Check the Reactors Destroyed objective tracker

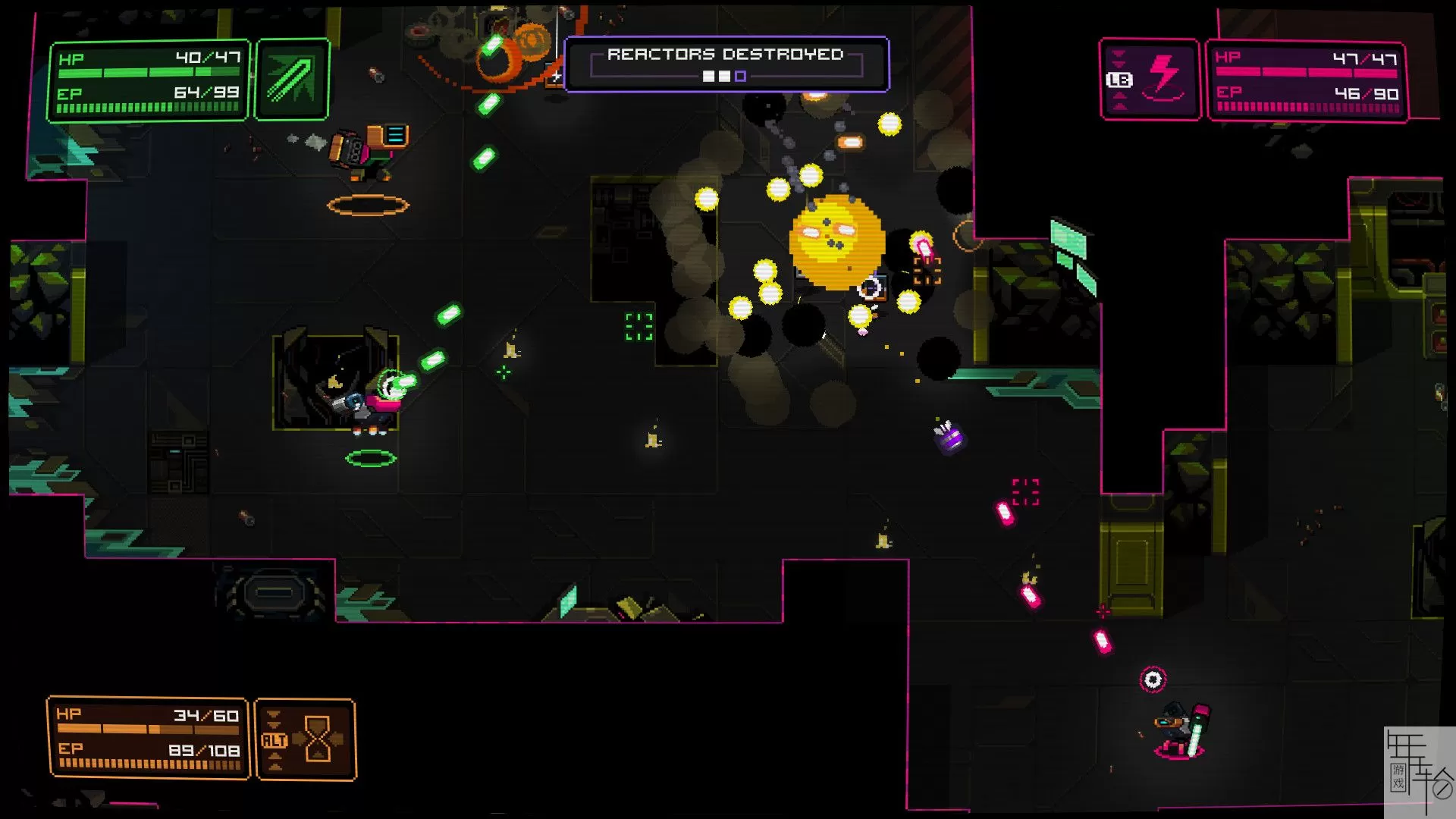(x=726, y=64)
